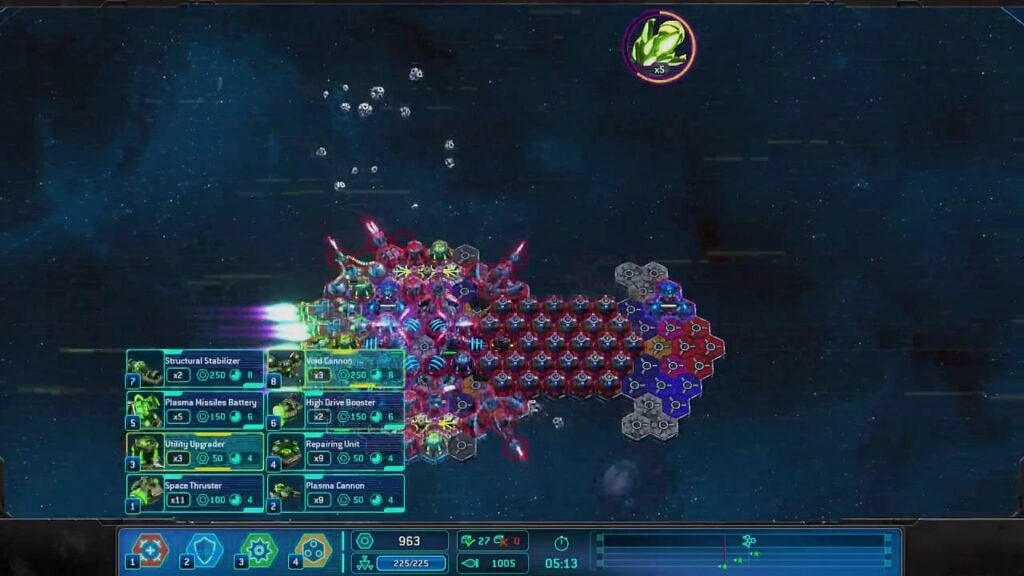Choose the Utility Upgrader module
The height and width of the screenshot is (576, 1024).
196,451
